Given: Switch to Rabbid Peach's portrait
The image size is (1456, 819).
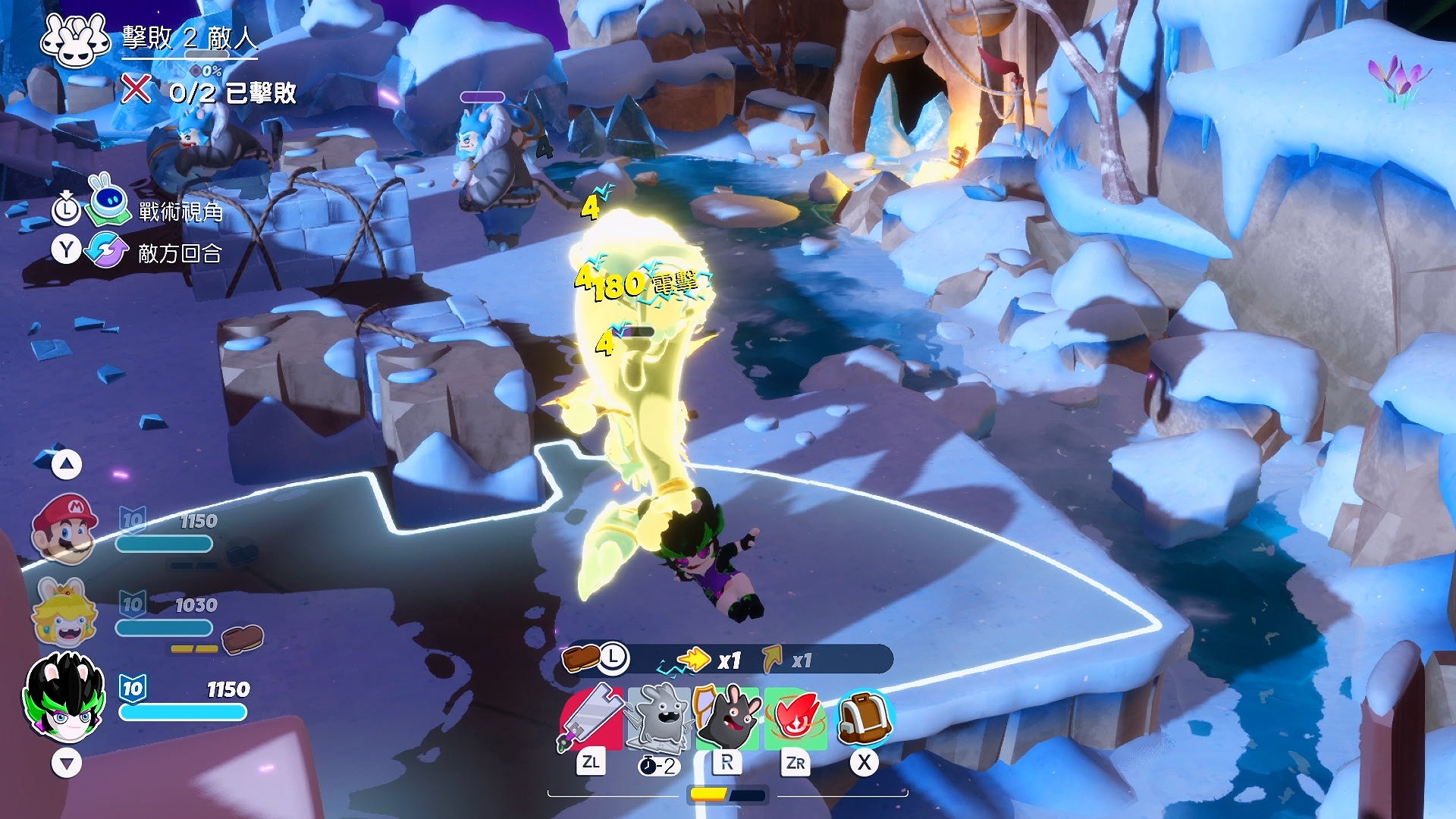Looking at the screenshot, I should tap(65, 611).
